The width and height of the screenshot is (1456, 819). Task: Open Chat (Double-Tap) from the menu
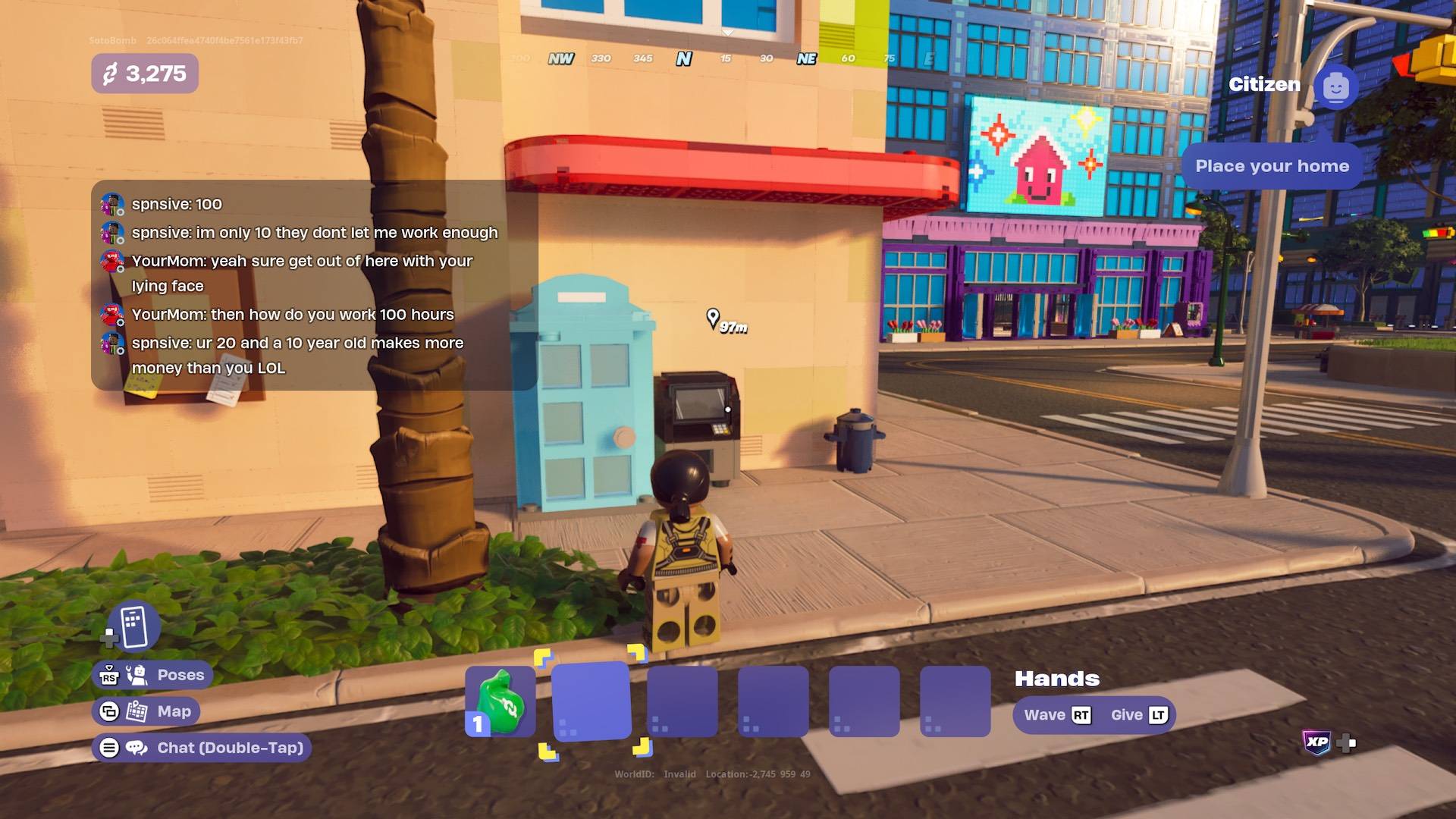point(232,747)
